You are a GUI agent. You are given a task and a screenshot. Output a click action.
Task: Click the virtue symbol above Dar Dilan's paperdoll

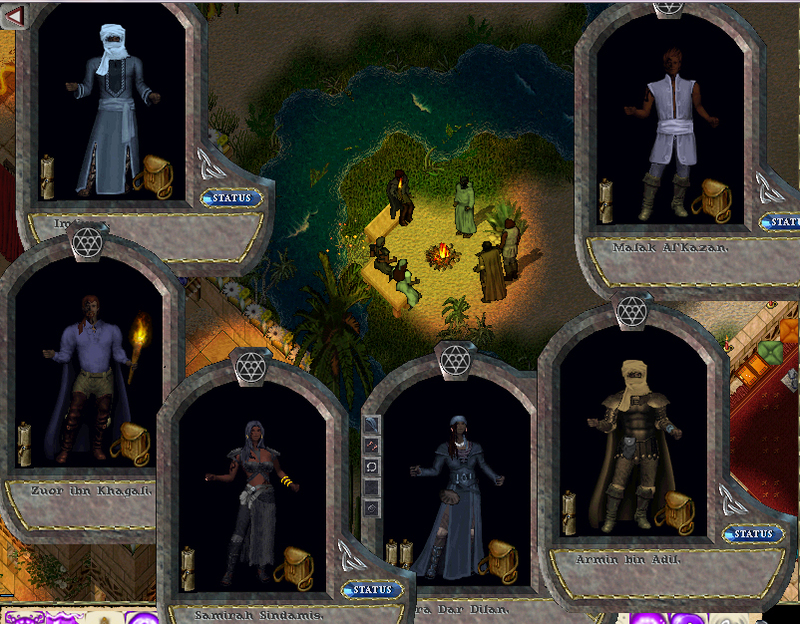(x=455, y=358)
